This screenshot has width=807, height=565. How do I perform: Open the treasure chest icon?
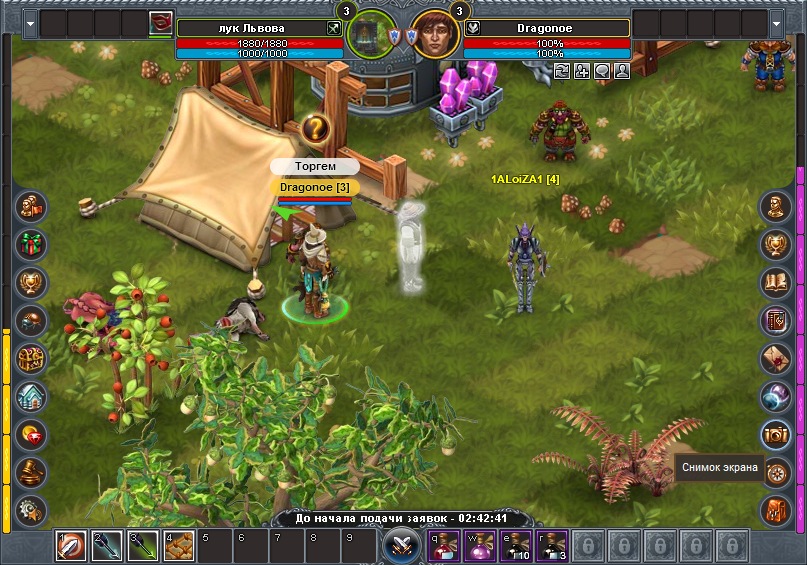[32, 358]
